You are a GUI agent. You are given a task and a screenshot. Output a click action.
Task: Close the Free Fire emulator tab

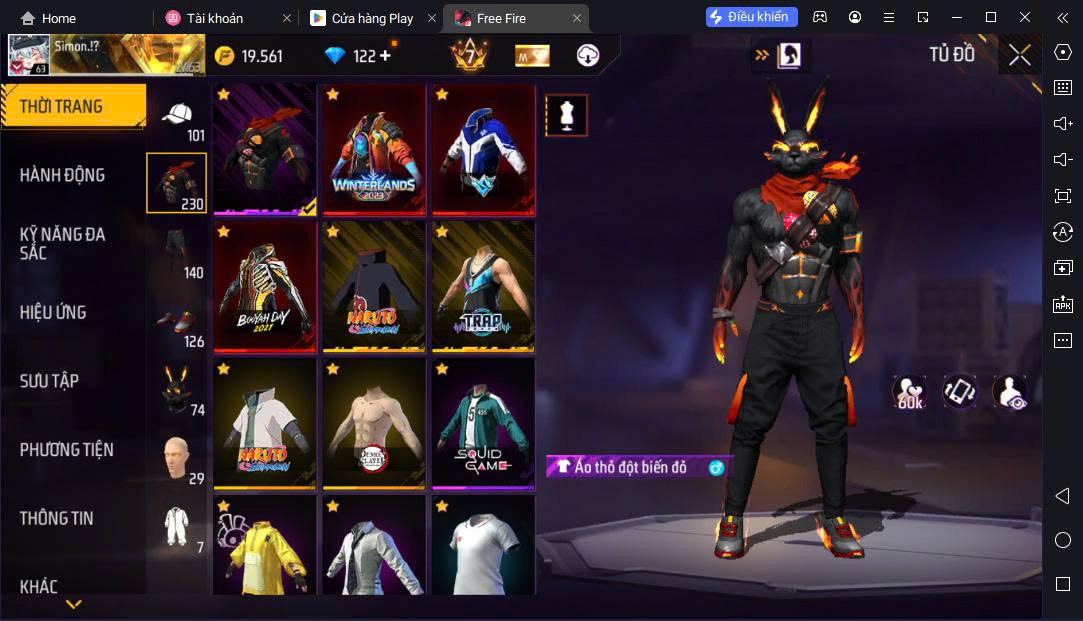(x=577, y=18)
